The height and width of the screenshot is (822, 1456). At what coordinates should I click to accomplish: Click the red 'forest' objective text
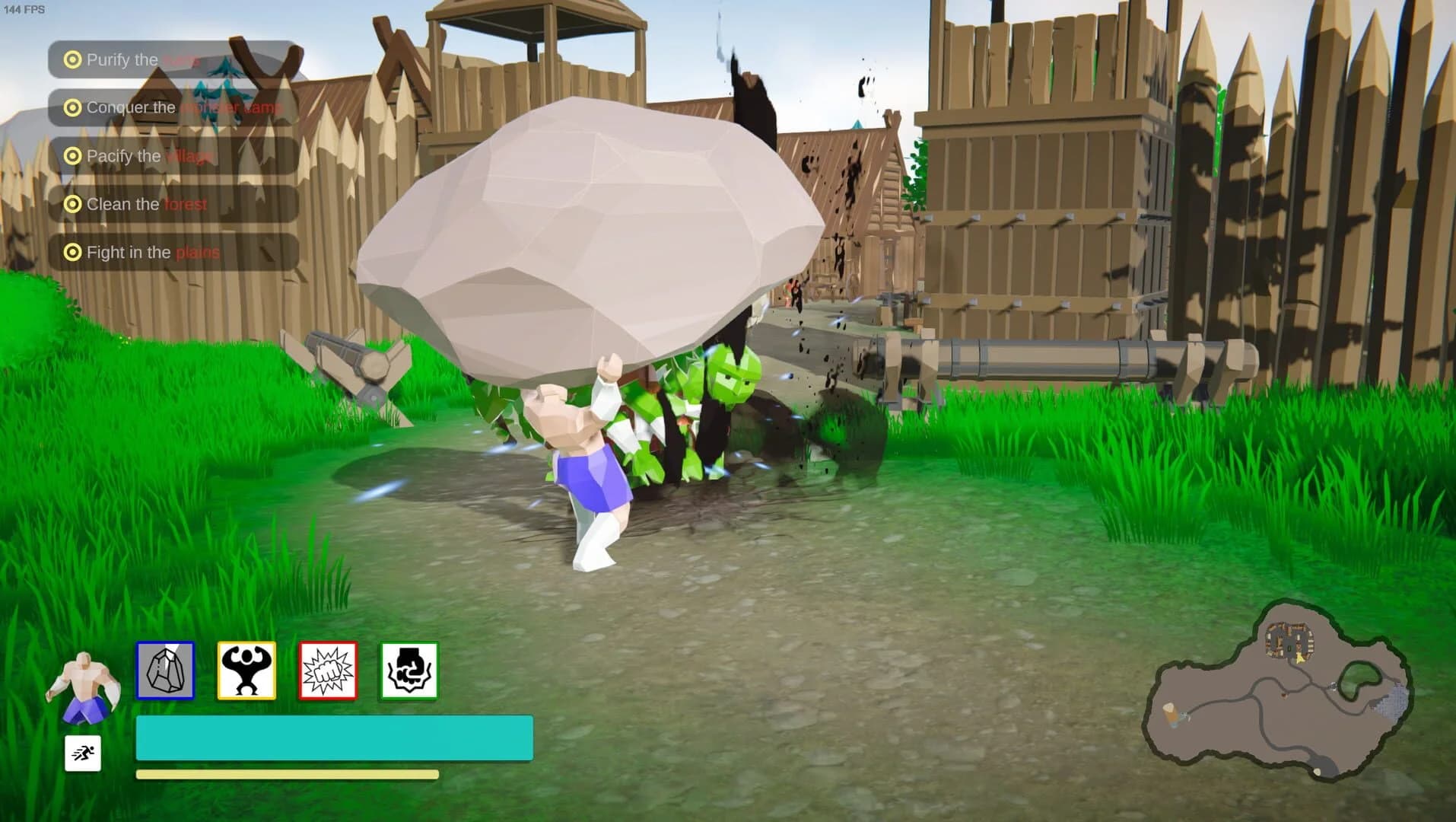click(x=185, y=204)
